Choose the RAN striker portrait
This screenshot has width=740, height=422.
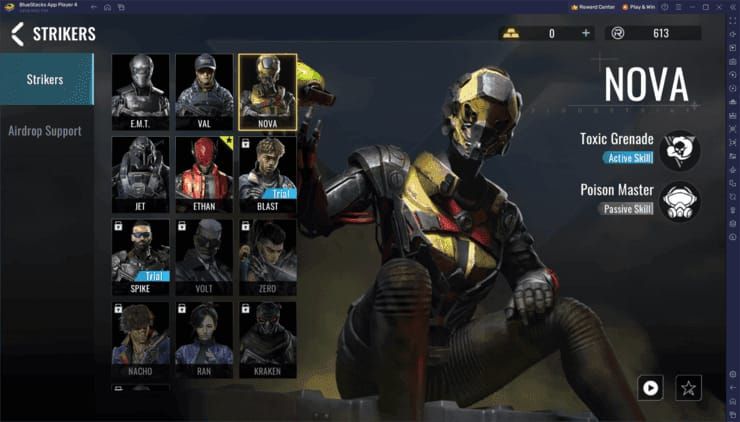click(x=204, y=340)
